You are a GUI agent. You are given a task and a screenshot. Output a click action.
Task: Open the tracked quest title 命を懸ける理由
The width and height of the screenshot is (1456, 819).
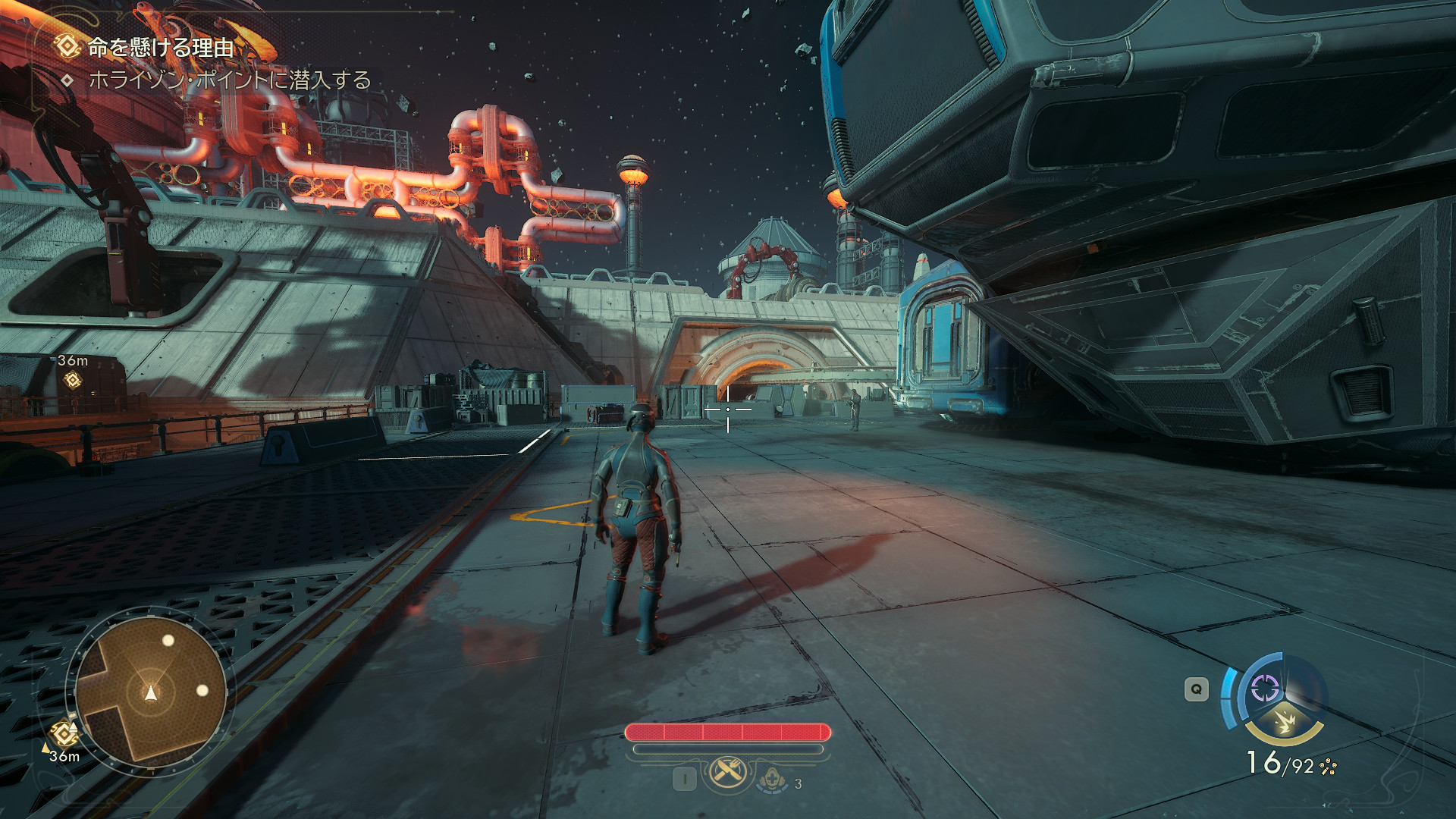pyautogui.click(x=160, y=48)
